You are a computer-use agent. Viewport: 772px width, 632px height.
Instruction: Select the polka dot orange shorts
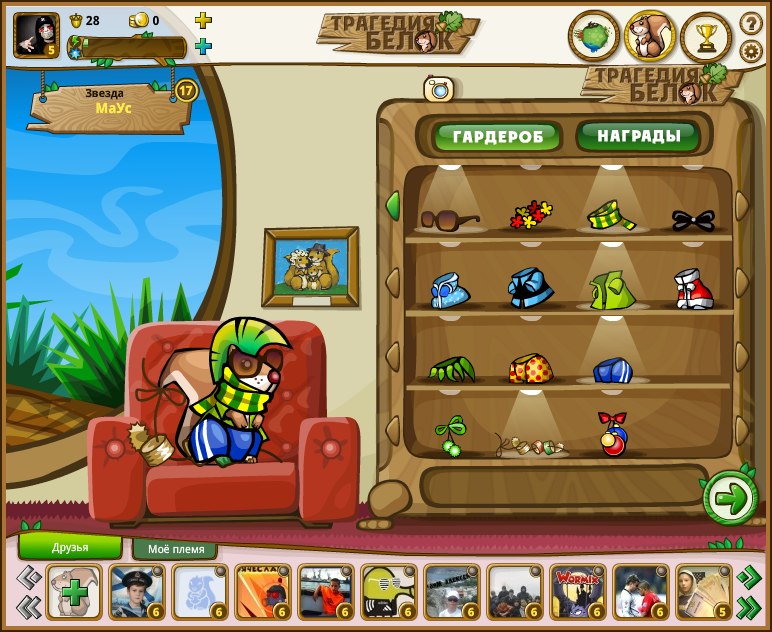coord(530,369)
